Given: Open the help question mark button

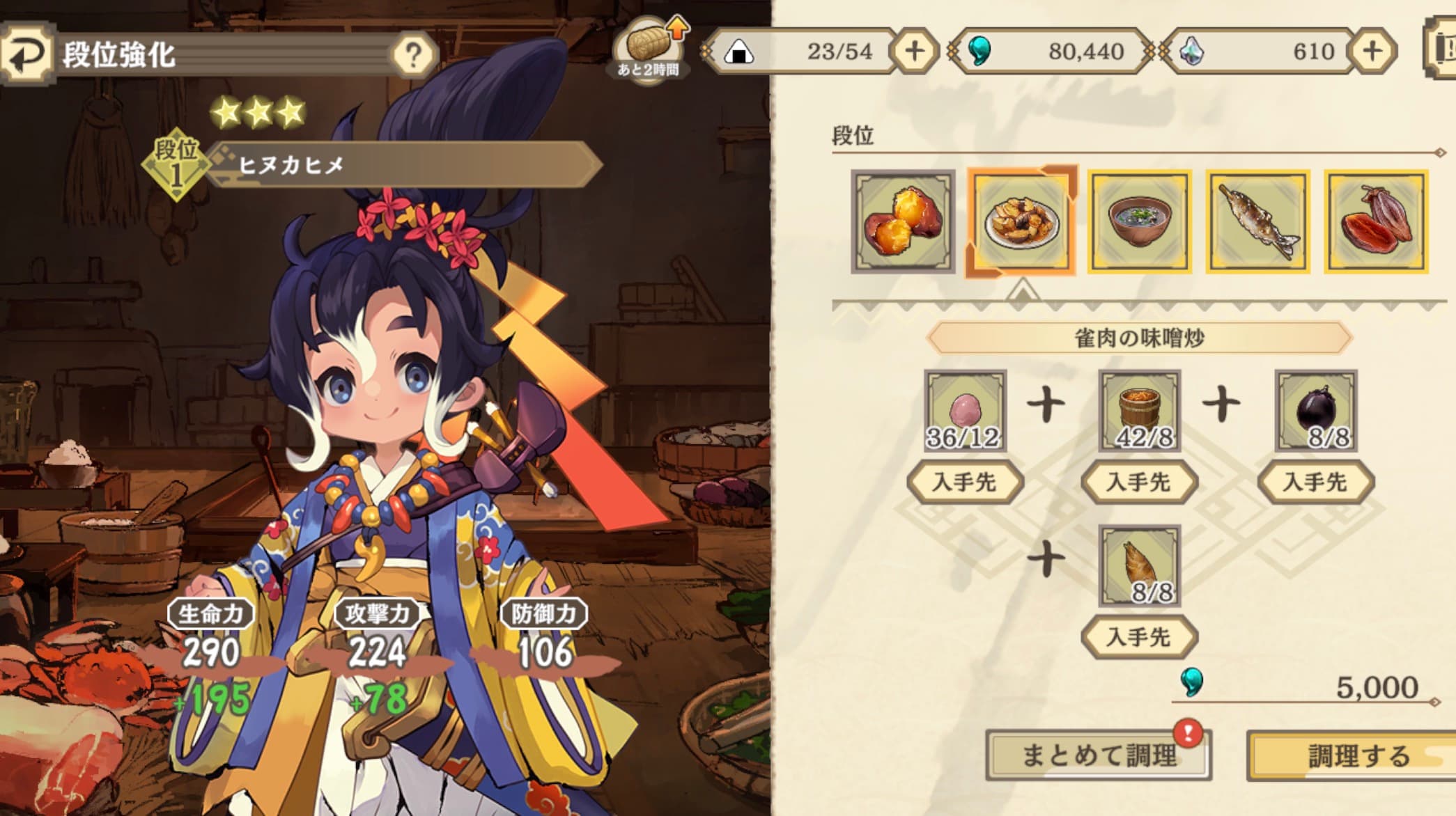Looking at the screenshot, I should click(x=413, y=54).
